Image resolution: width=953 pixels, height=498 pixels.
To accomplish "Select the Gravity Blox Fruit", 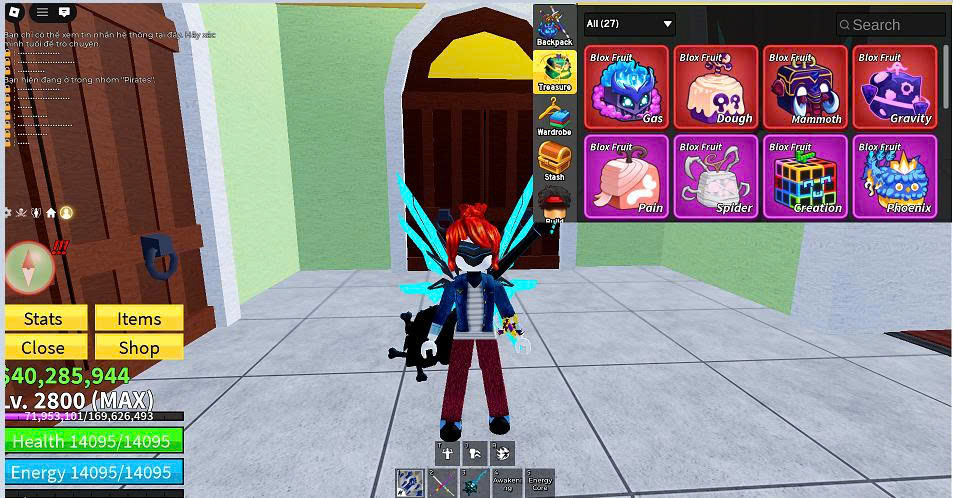I will 894,87.
